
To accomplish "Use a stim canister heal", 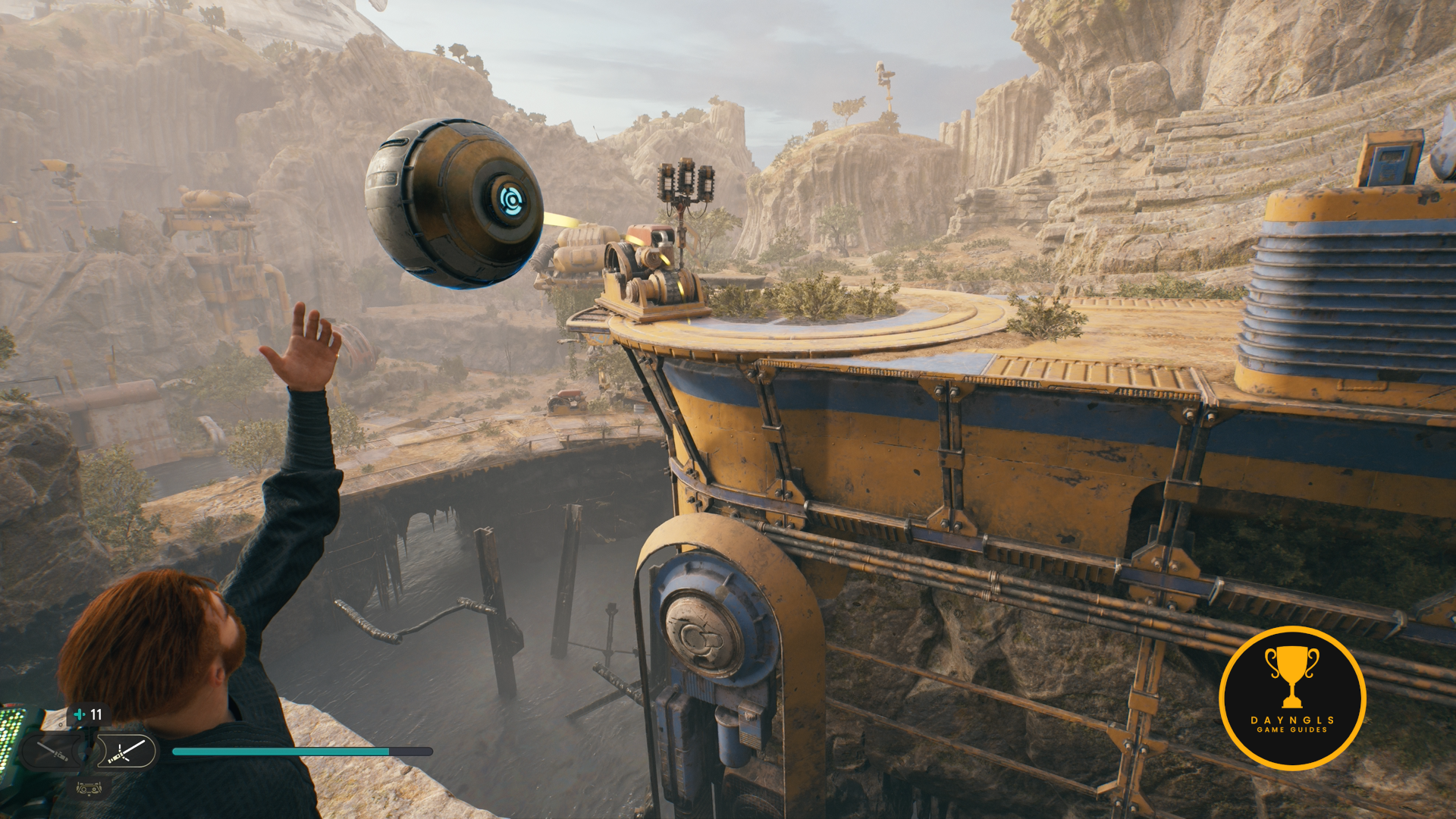I will [88, 714].
